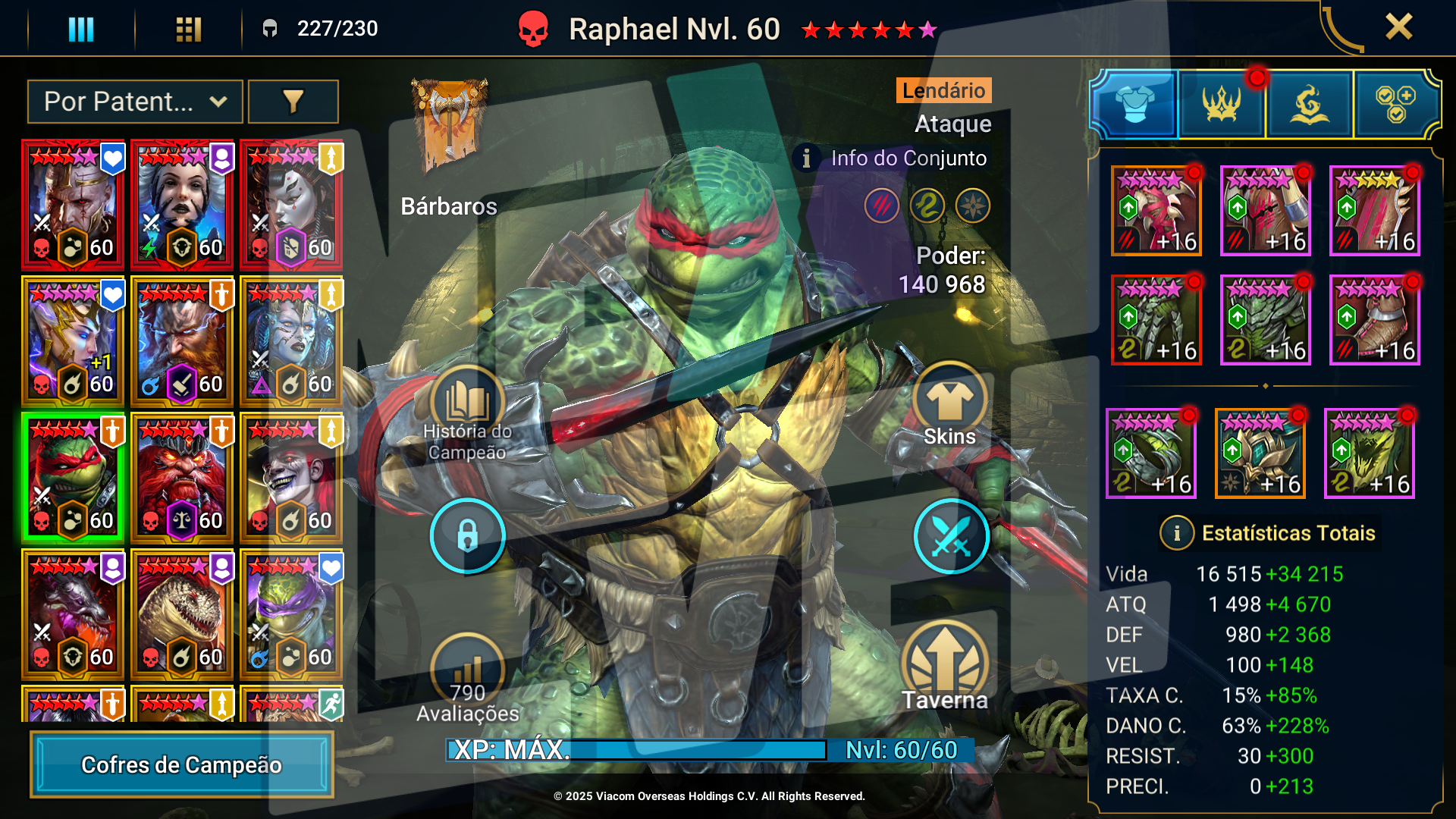The height and width of the screenshot is (819, 1456).
Task: Tap the crossed swords button
Action: pyautogui.click(x=951, y=536)
